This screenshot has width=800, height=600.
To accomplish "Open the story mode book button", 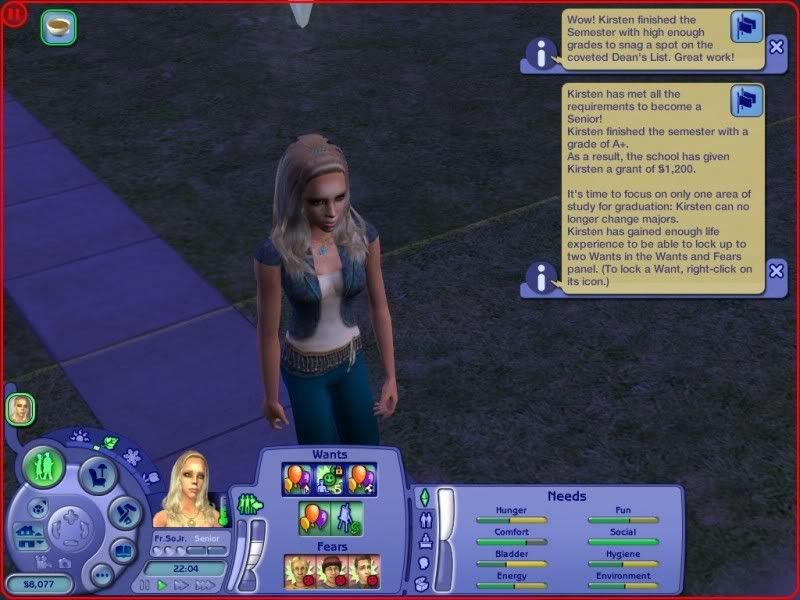I will tap(123, 551).
